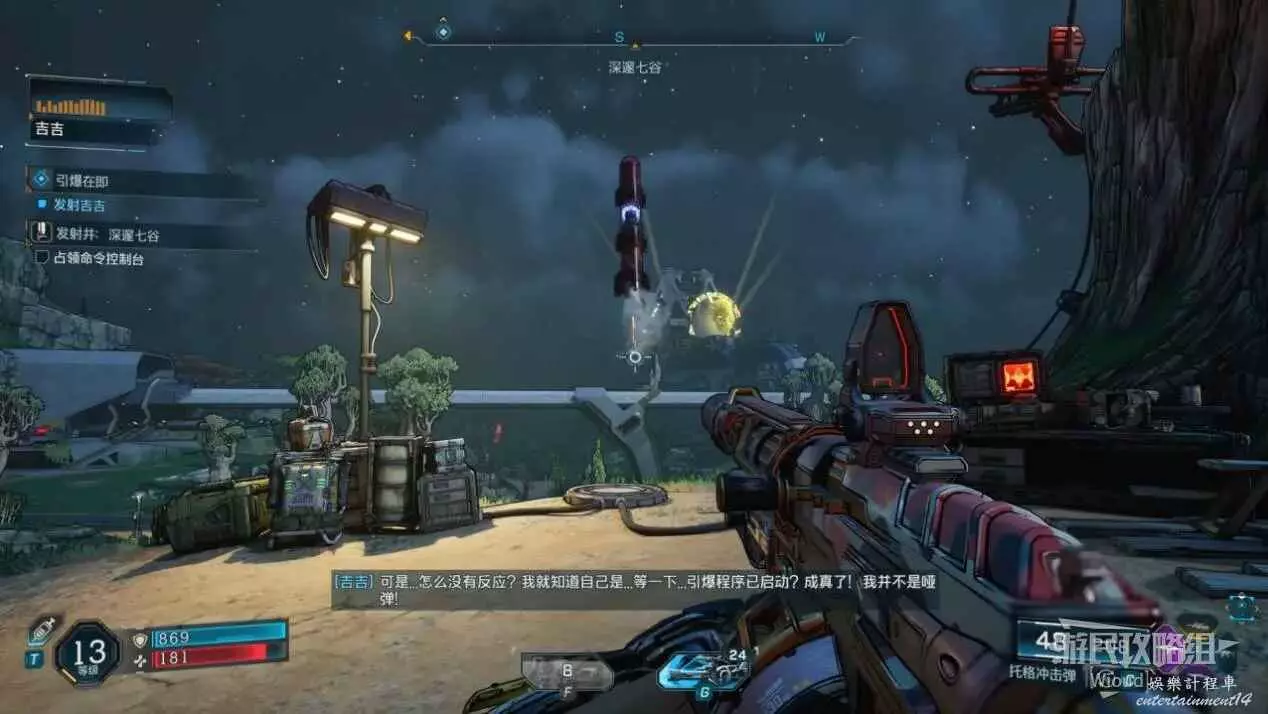Toggle the 占领命令控制台 objective checkbox
The width and height of the screenshot is (1268, 714).
coord(42,258)
